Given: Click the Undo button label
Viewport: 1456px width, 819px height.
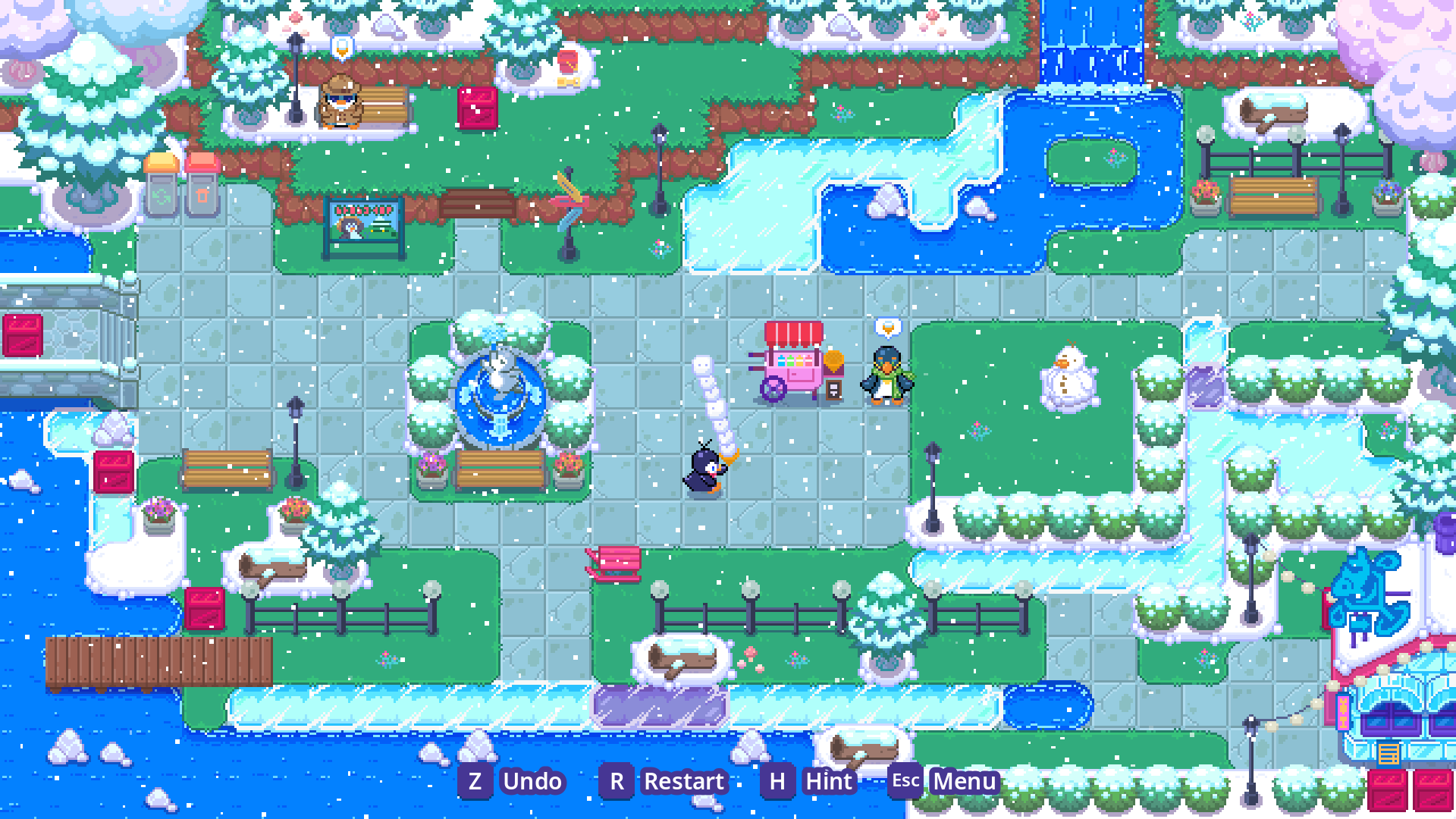Looking at the screenshot, I should tap(532, 781).
